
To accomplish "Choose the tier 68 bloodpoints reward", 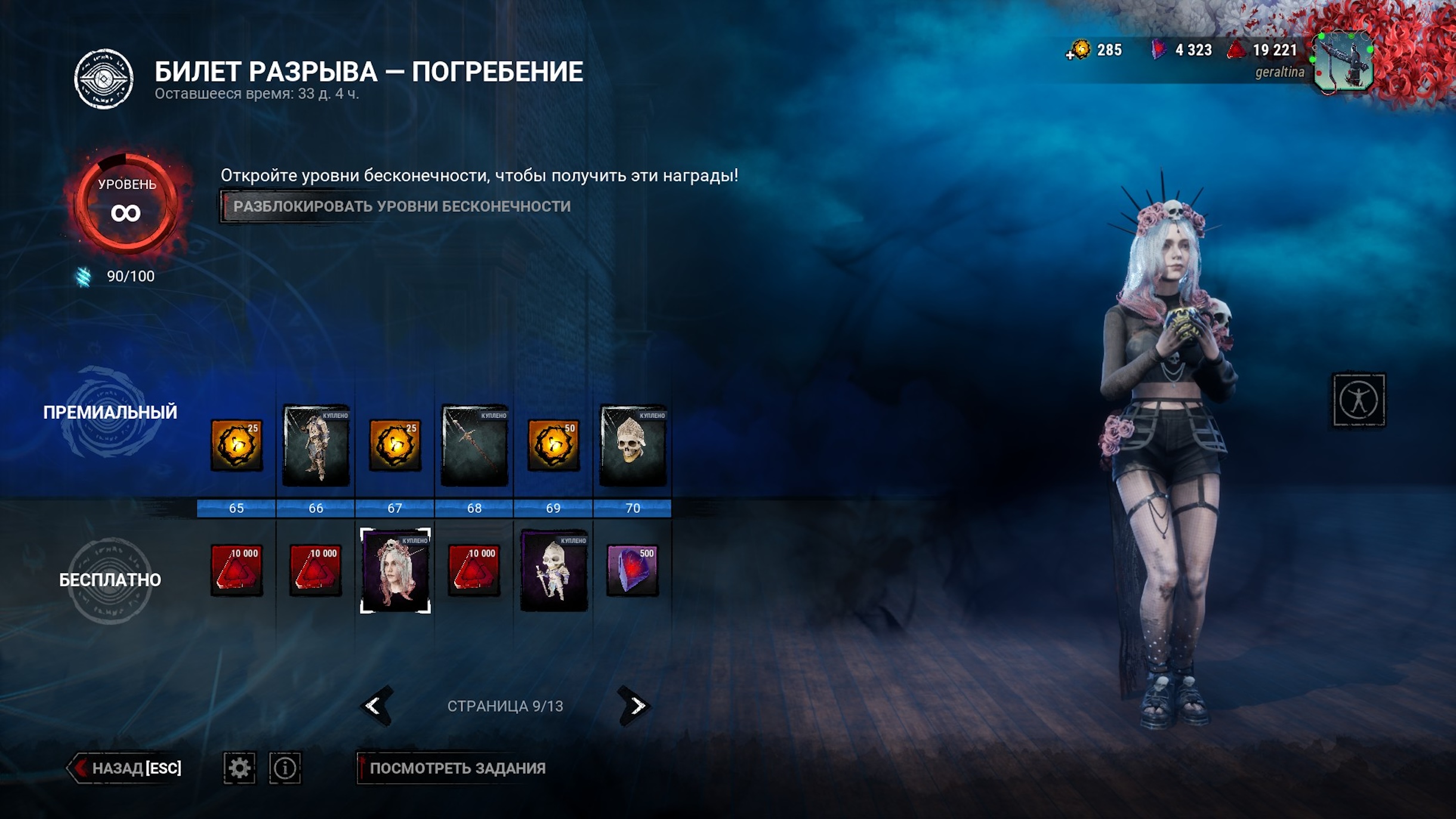I will click(x=474, y=570).
